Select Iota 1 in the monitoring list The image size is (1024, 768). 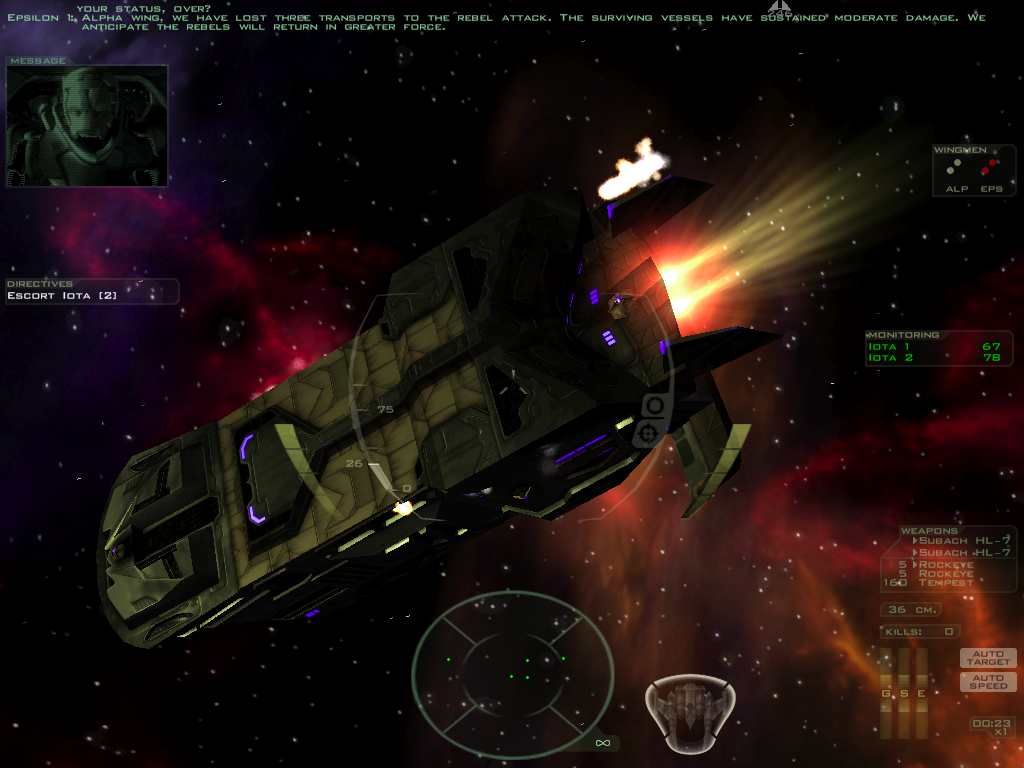coord(938,346)
